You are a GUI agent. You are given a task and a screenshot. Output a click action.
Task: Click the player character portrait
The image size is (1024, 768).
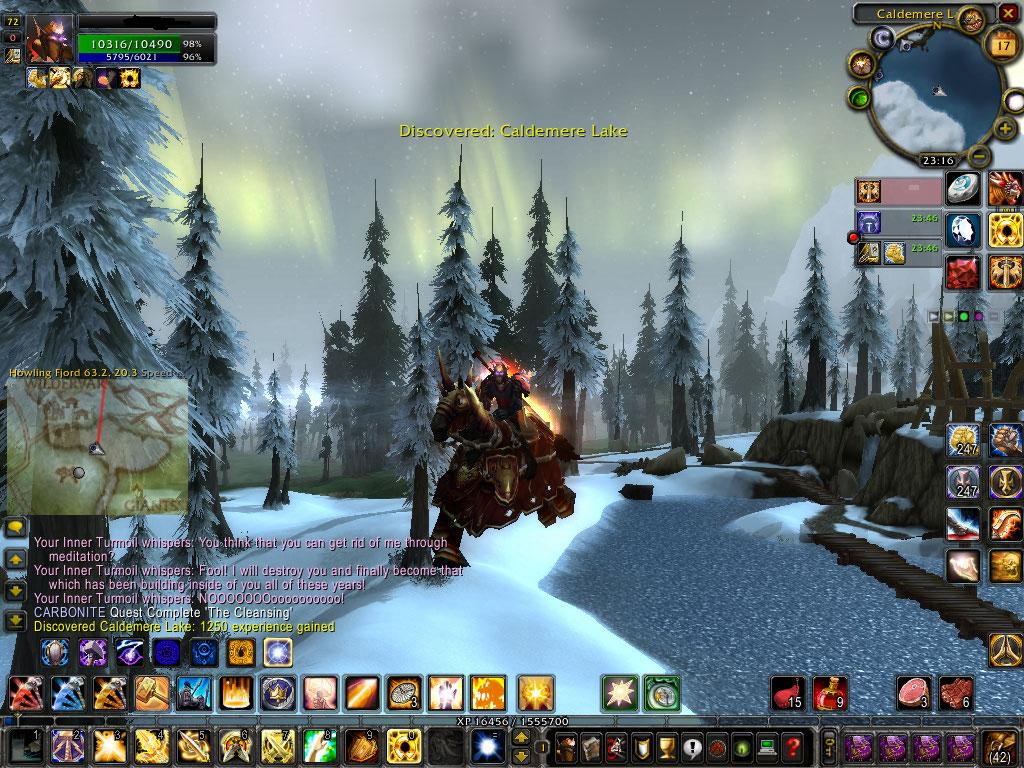49,40
